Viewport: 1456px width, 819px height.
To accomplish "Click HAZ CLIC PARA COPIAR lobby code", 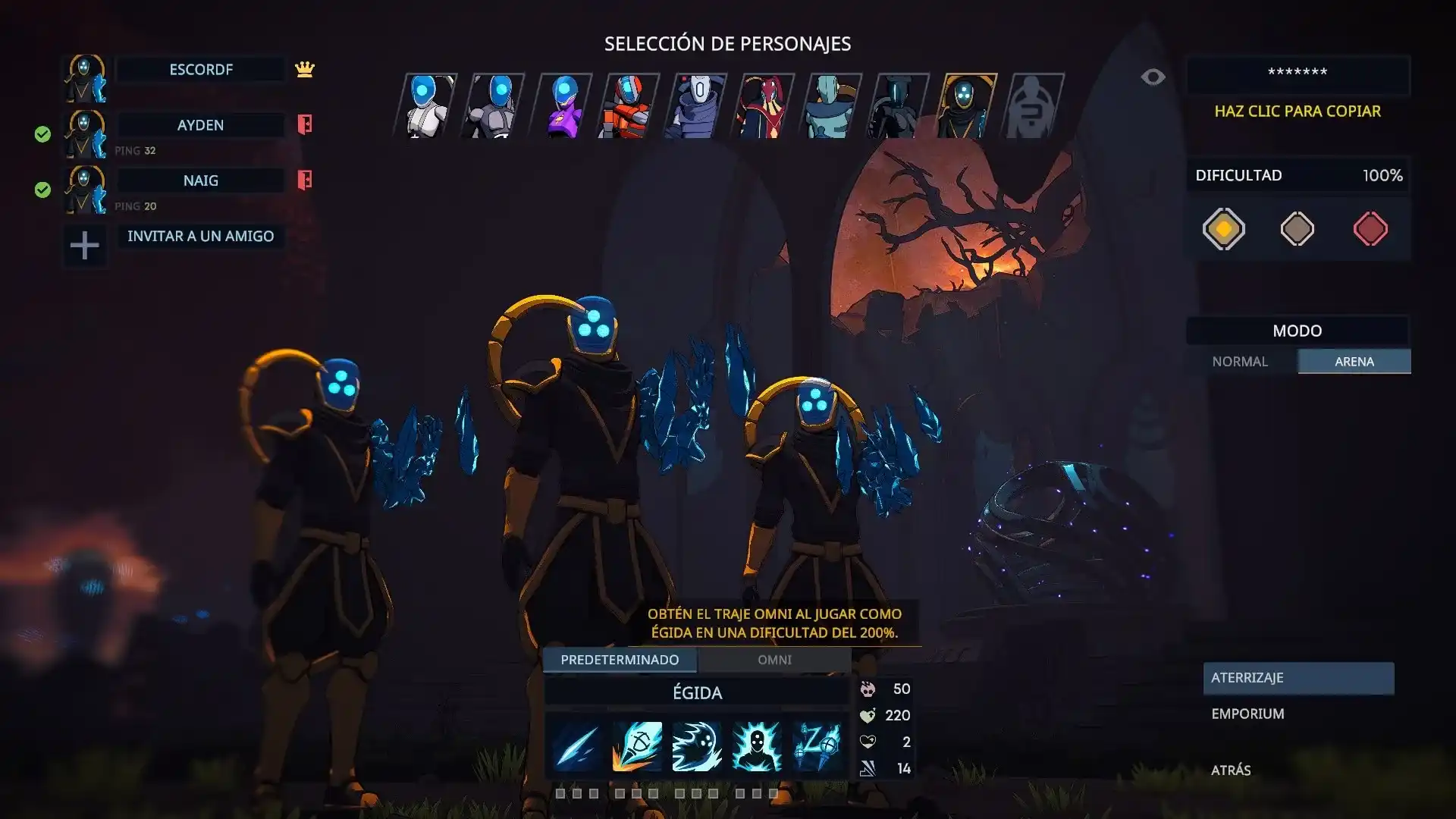I will click(1297, 111).
